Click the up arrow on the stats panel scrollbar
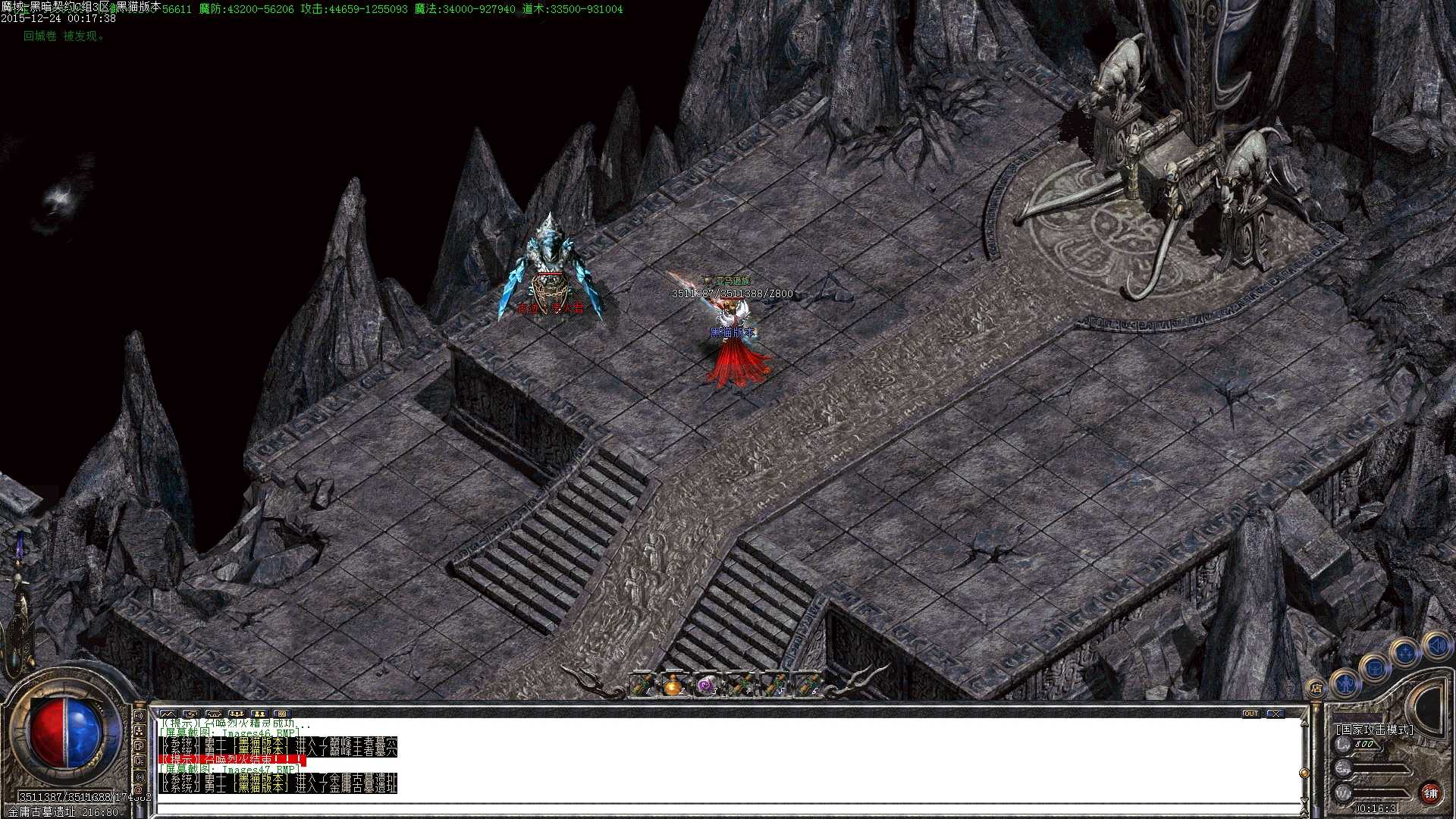The width and height of the screenshot is (1456, 819). 1304,723
